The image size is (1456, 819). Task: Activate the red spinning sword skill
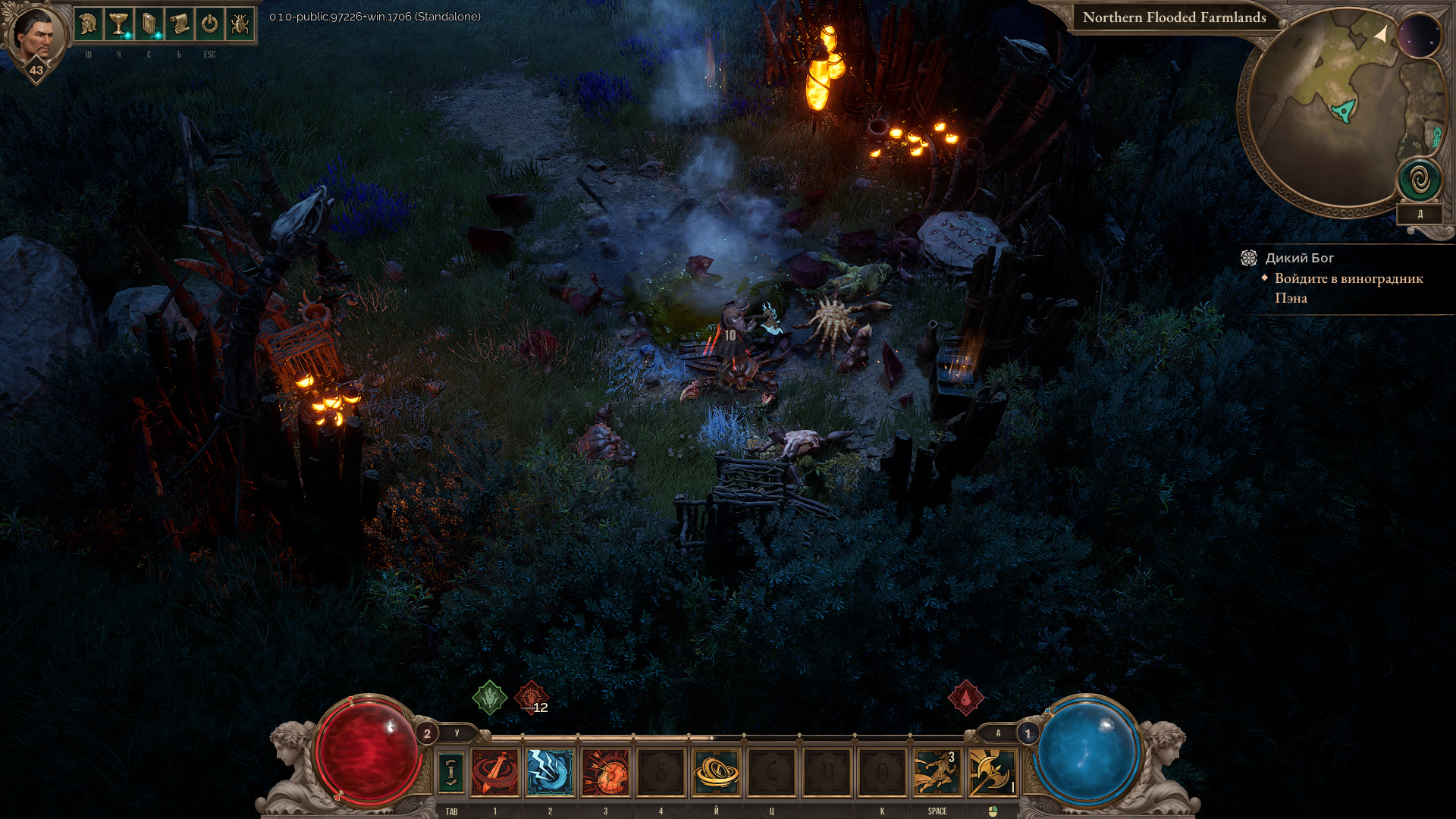click(495, 772)
